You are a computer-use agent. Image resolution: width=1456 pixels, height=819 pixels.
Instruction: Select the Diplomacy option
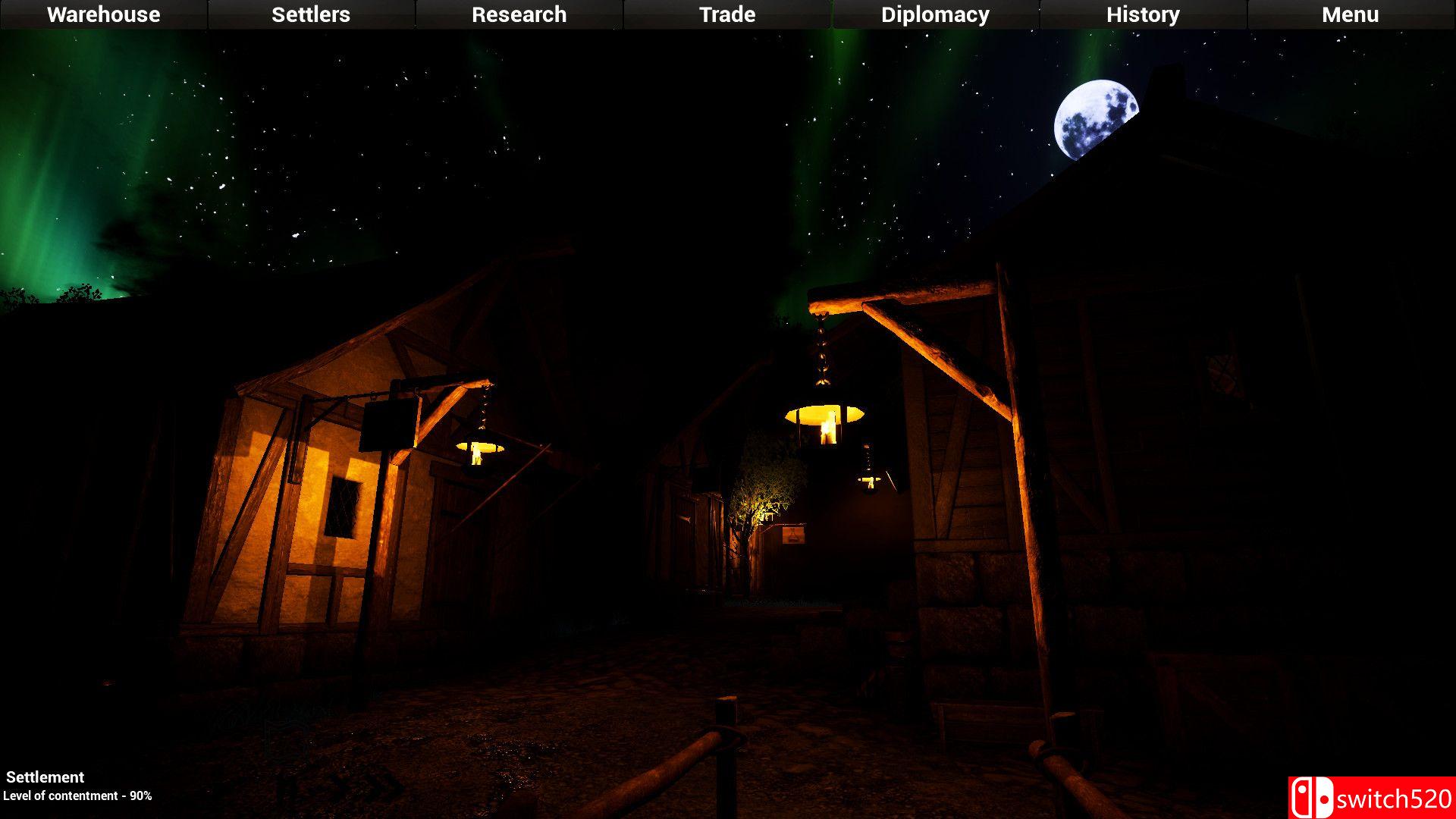[x=935, y=14]
